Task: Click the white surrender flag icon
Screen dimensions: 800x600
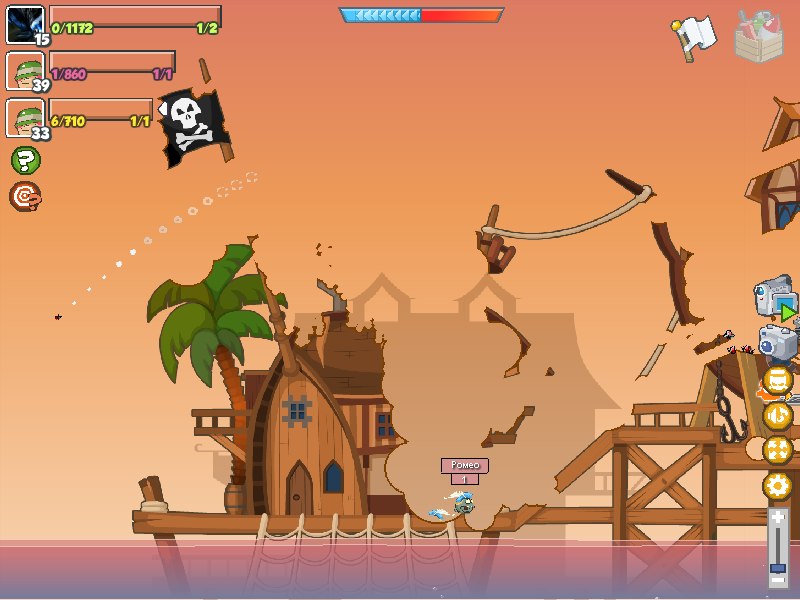Action: (695, 36)
